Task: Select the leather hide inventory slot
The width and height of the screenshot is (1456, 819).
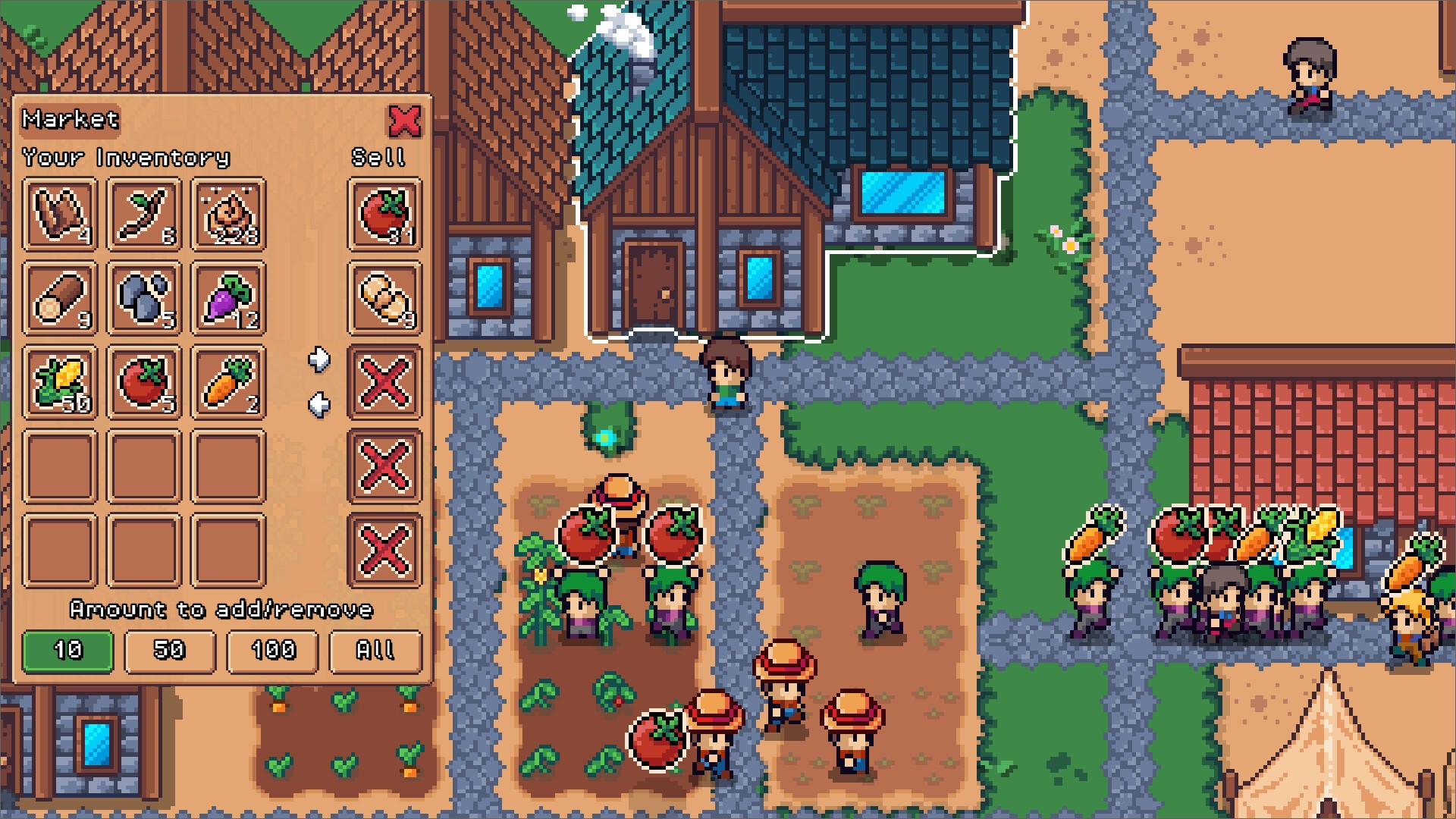Action: tap(60, 215)
